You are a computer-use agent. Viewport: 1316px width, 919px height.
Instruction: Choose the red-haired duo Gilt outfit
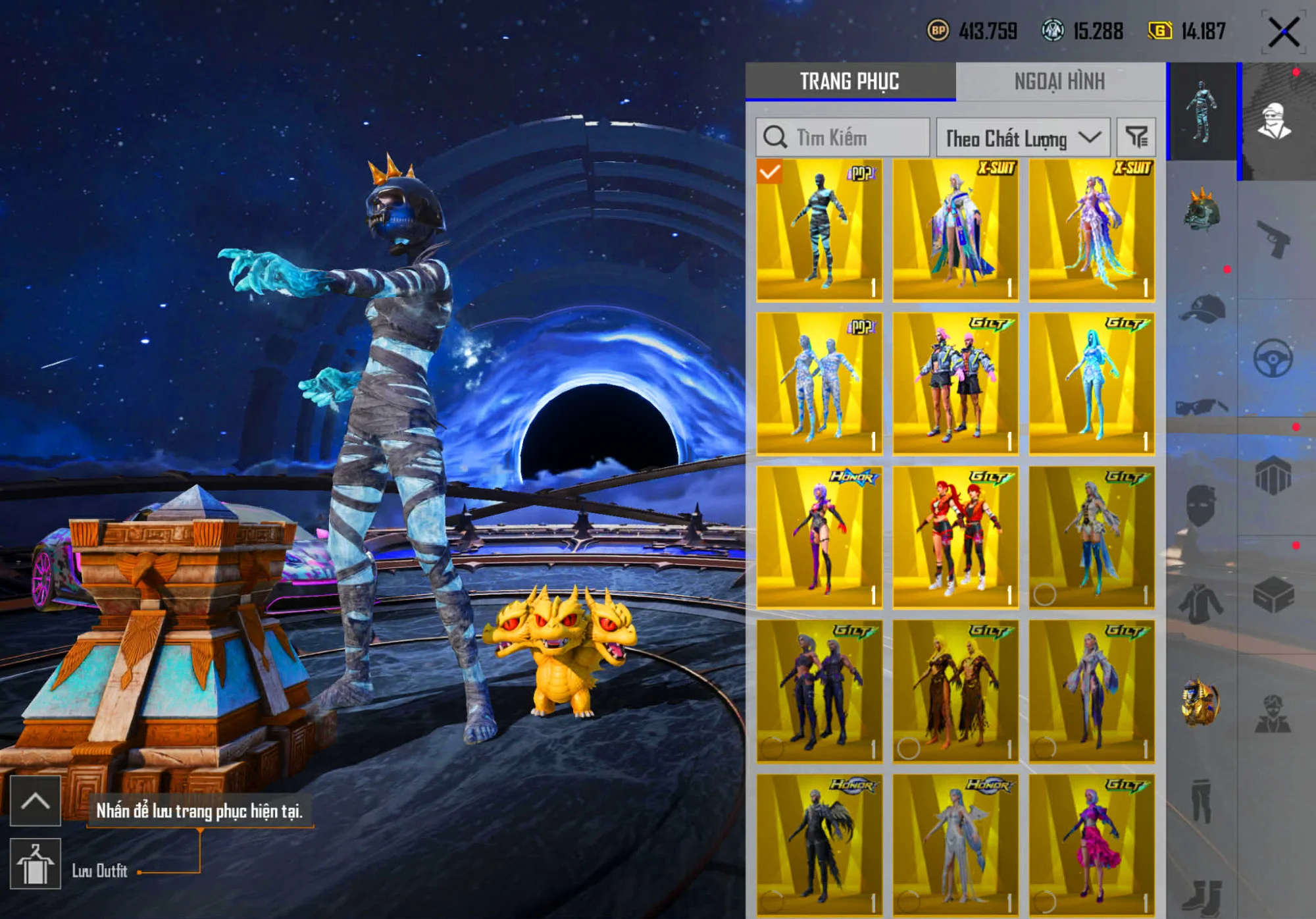point(955,537)
